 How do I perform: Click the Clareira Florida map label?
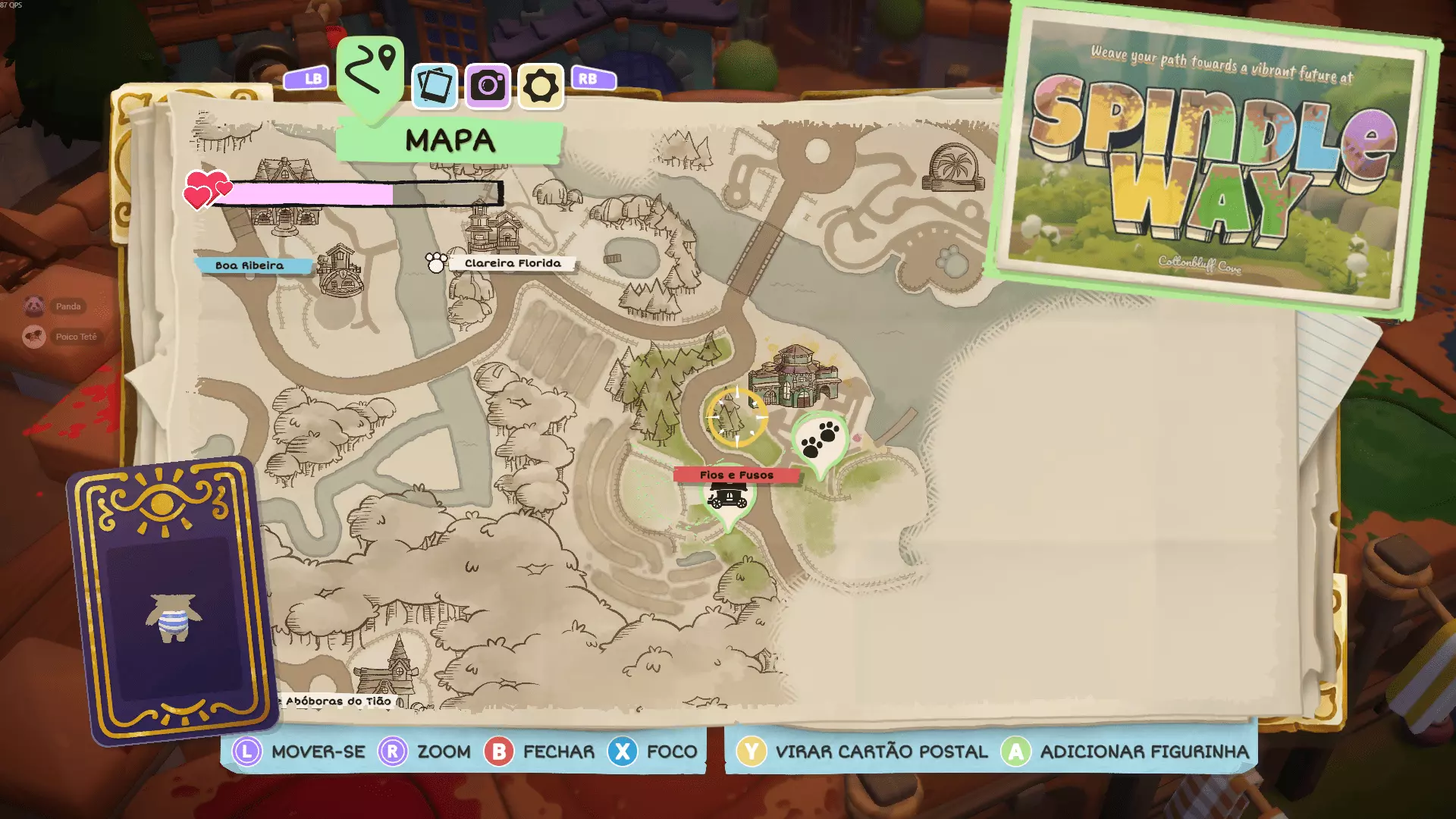[x=513, y=263]
